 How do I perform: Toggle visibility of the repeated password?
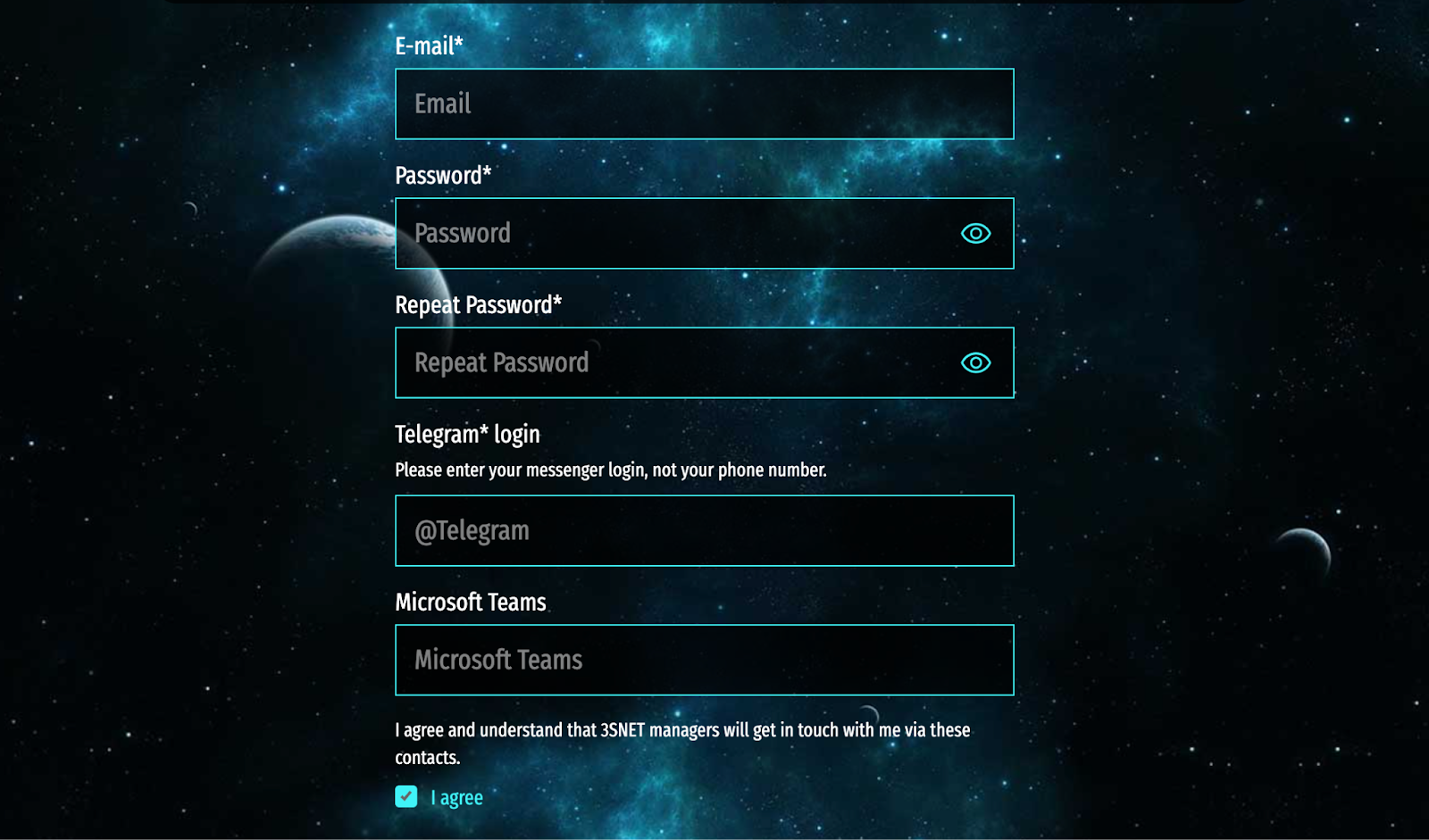(975, 362)
